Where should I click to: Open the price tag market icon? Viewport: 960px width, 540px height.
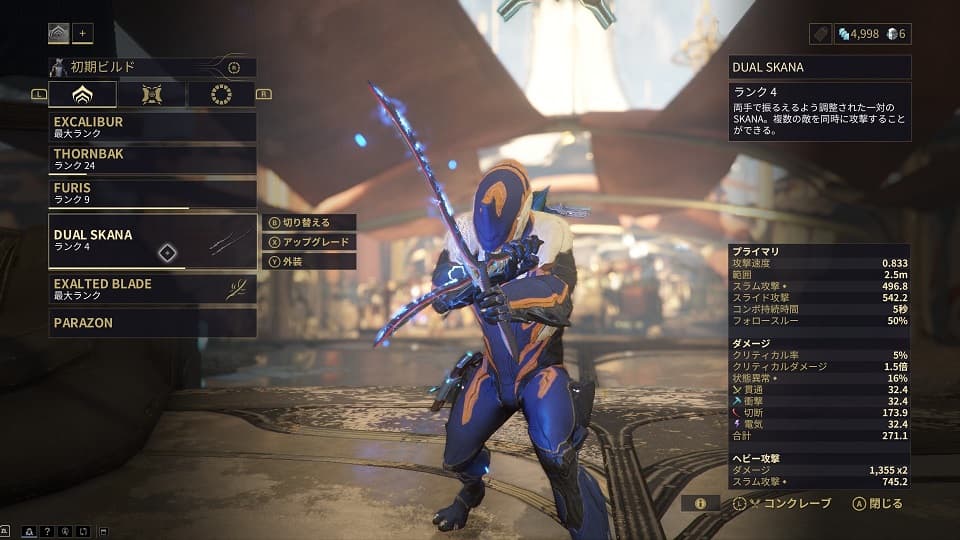(x=820, y=34)
